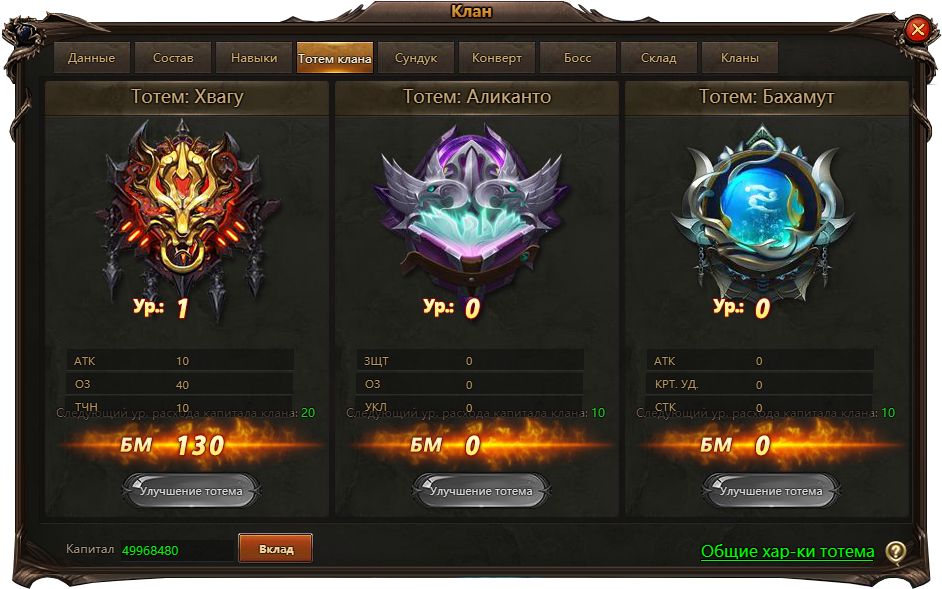Image resolution: width=942 pixels, height=589 pixels.
Task: Show the Босс tab
Action: click(578, 58)
